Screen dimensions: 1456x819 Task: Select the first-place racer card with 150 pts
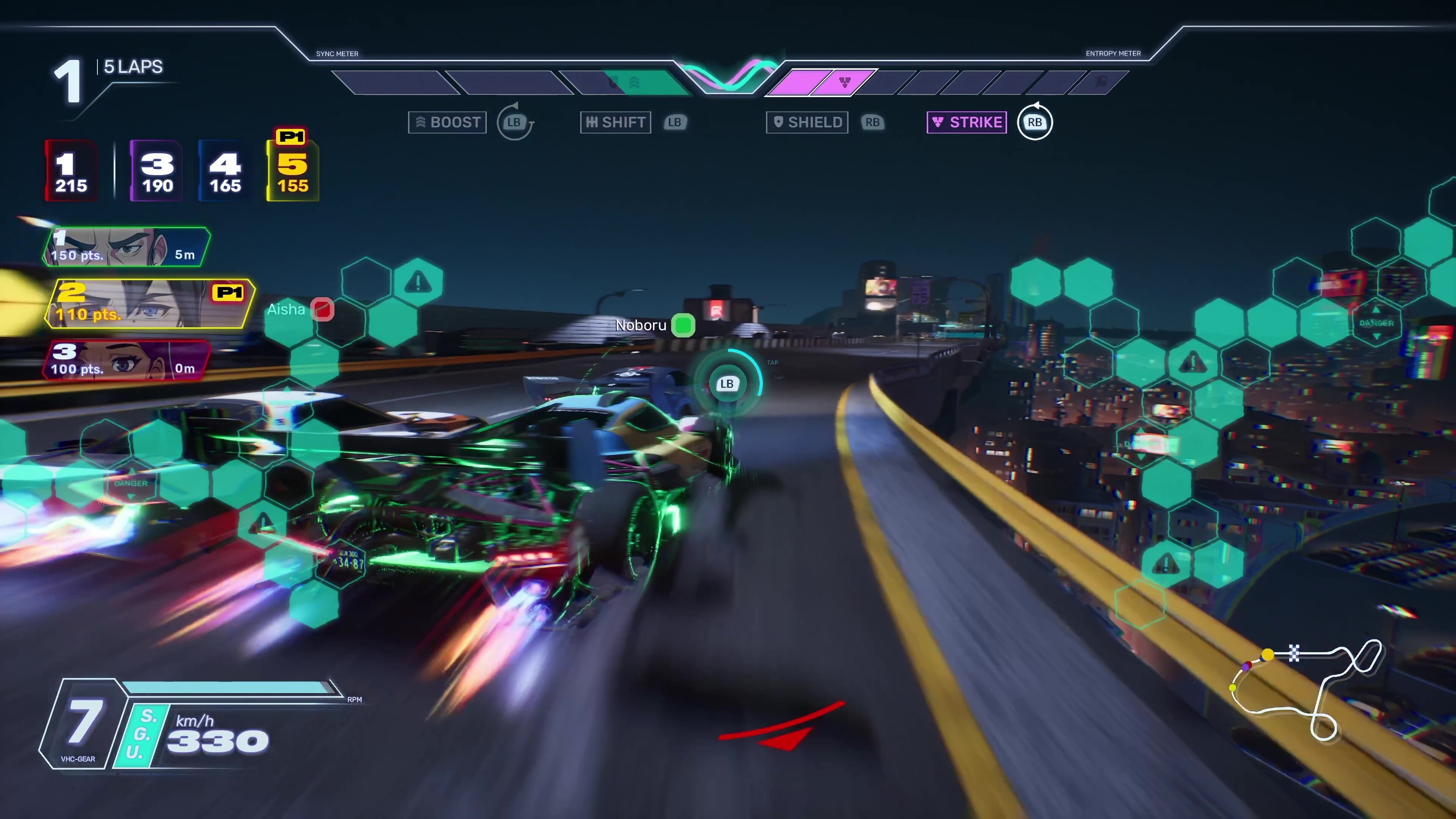[127, 247]
